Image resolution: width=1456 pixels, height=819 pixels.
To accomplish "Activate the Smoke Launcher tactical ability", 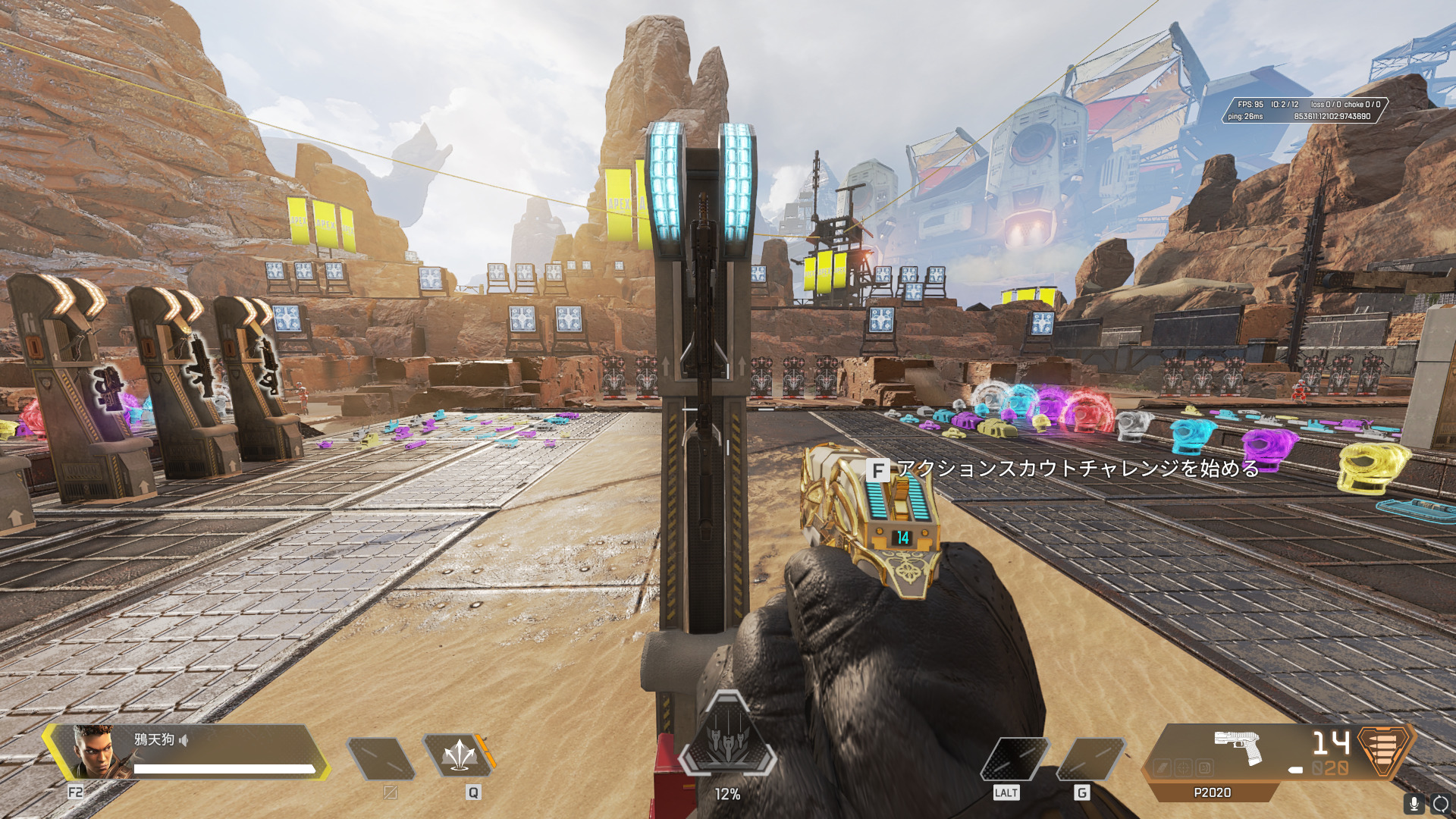I will (x=459, y=756).
